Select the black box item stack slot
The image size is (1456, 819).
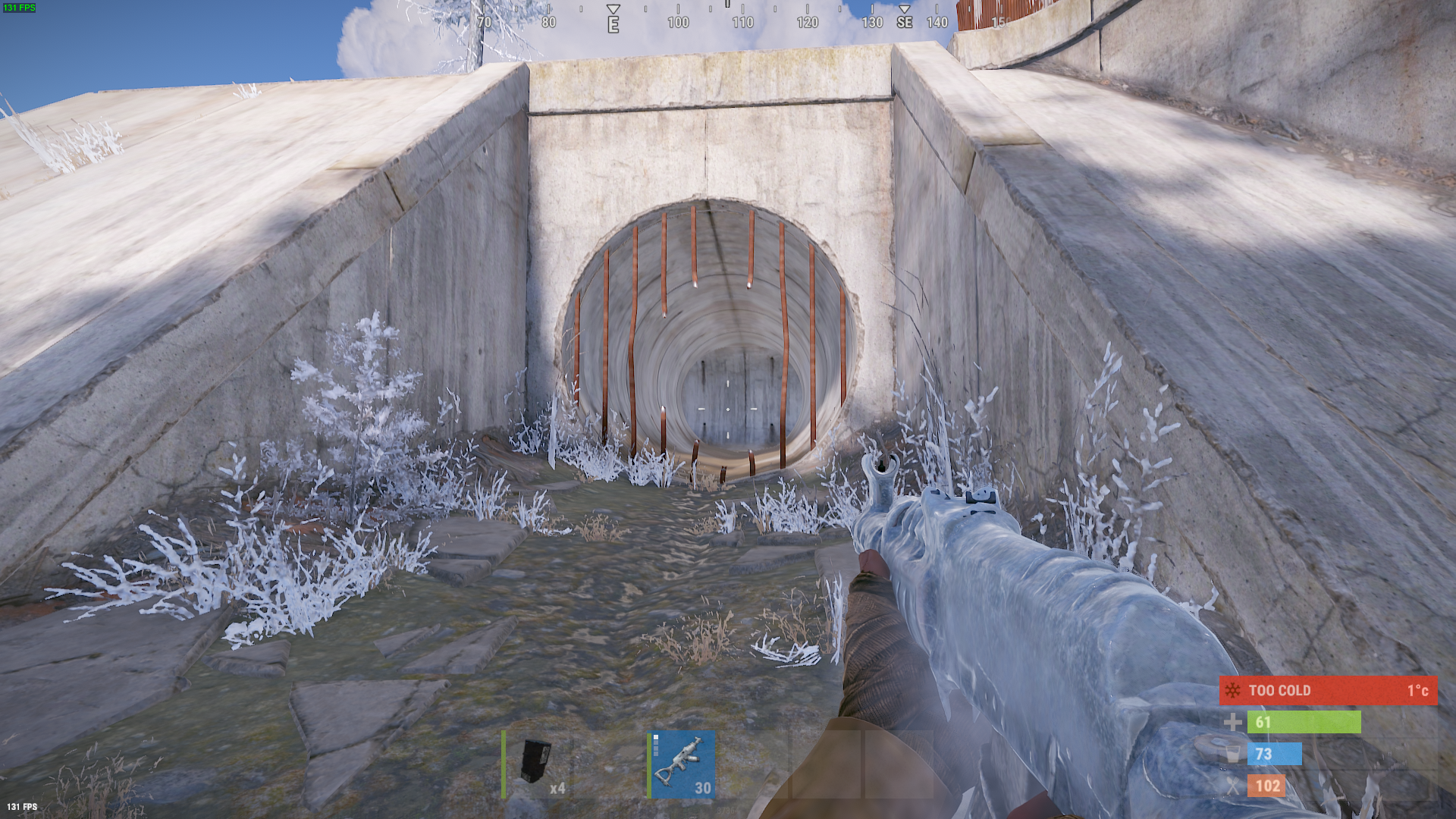coord(537,764)
